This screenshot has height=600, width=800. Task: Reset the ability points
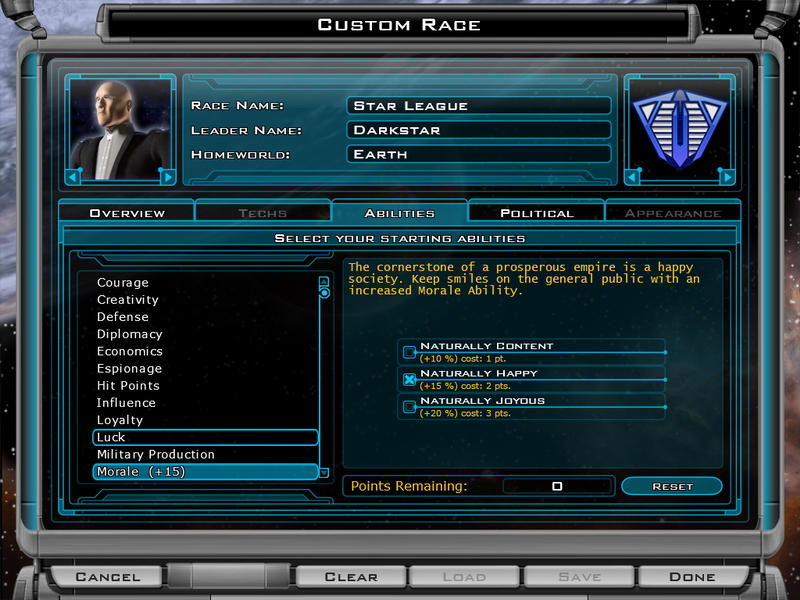[672, 487]
